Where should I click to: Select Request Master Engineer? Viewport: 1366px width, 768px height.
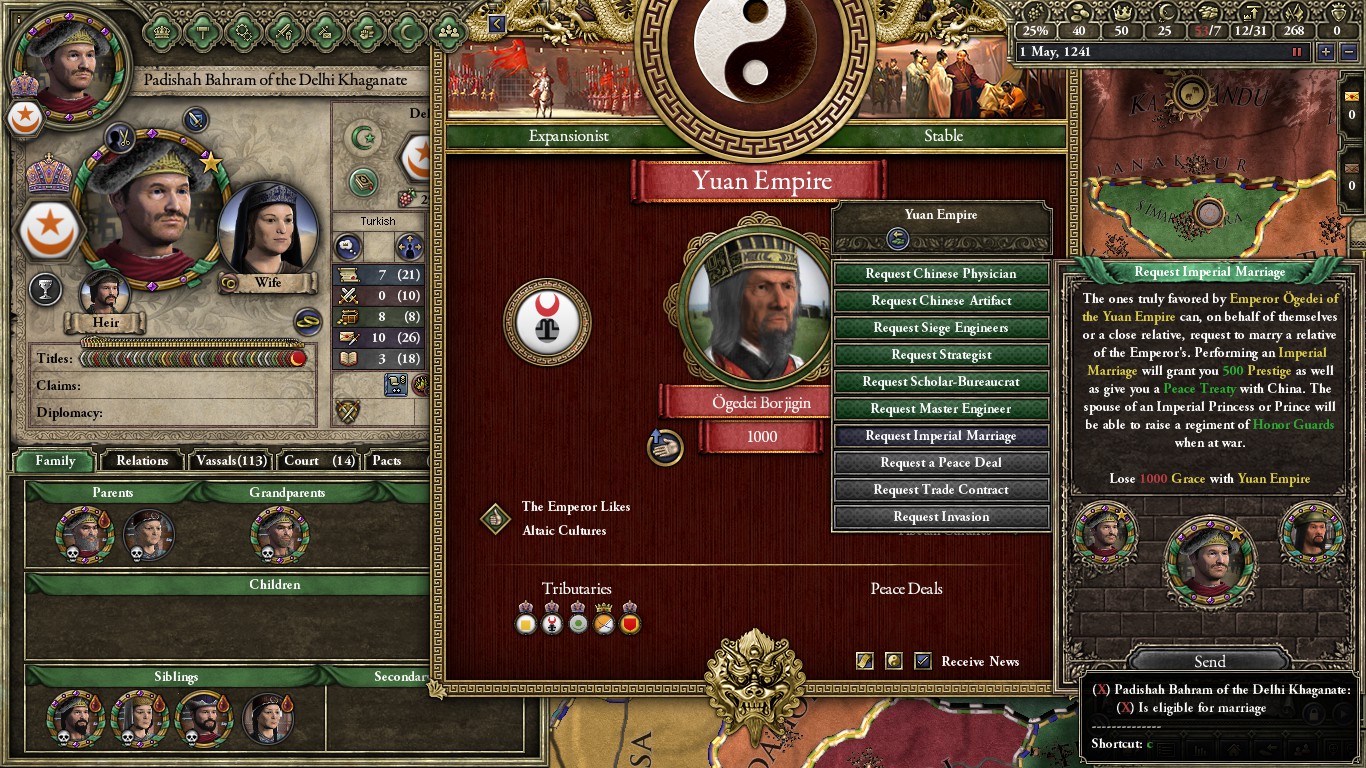pos(941,409)
